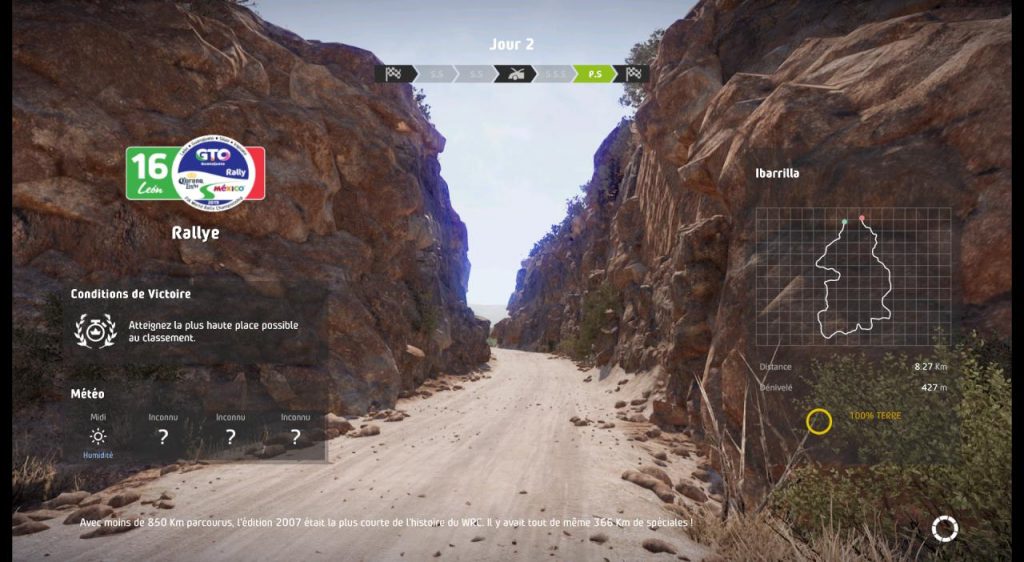Select the car service stage marker

point(516,73)
